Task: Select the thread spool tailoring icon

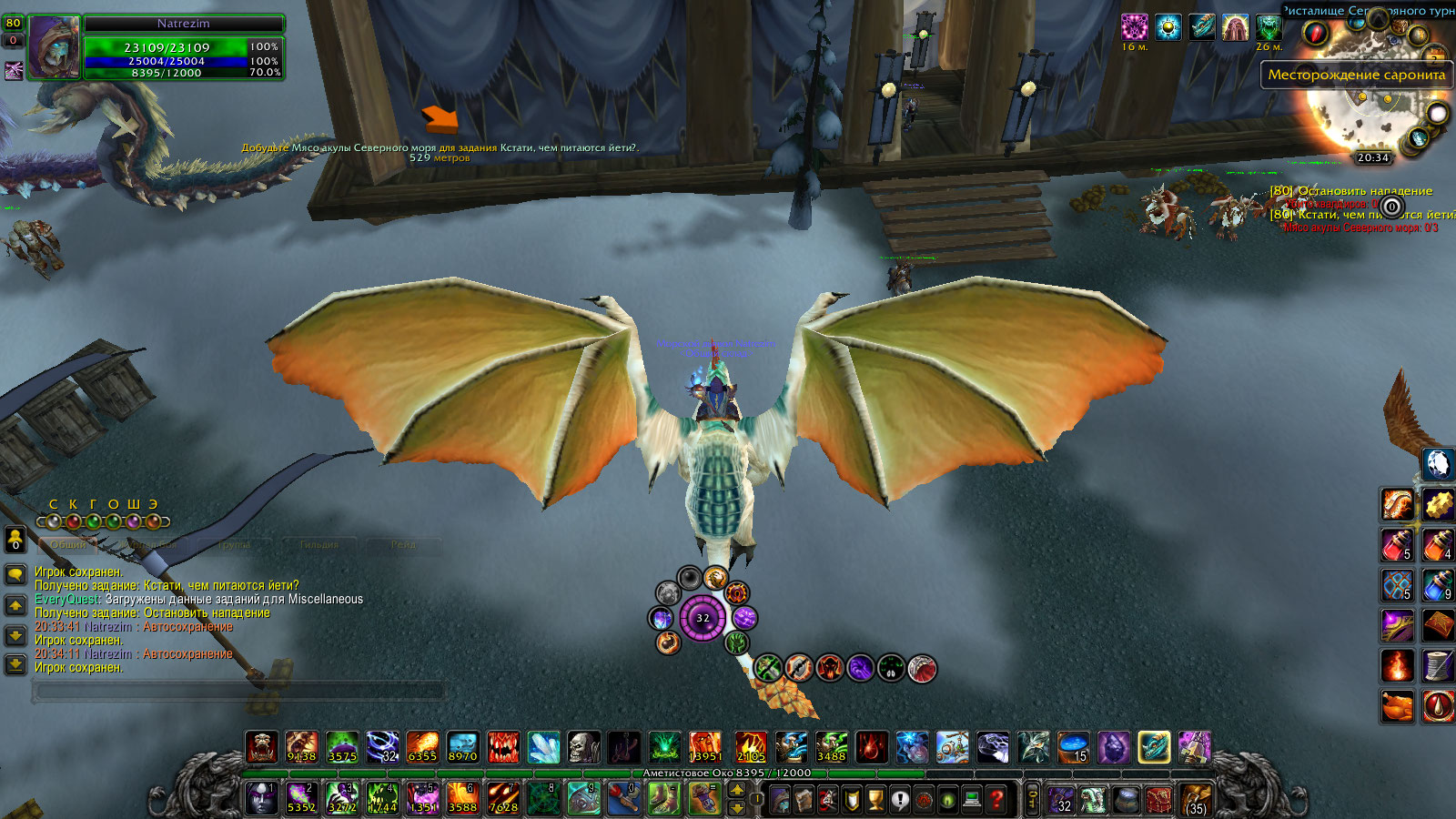Action: 1438,665
